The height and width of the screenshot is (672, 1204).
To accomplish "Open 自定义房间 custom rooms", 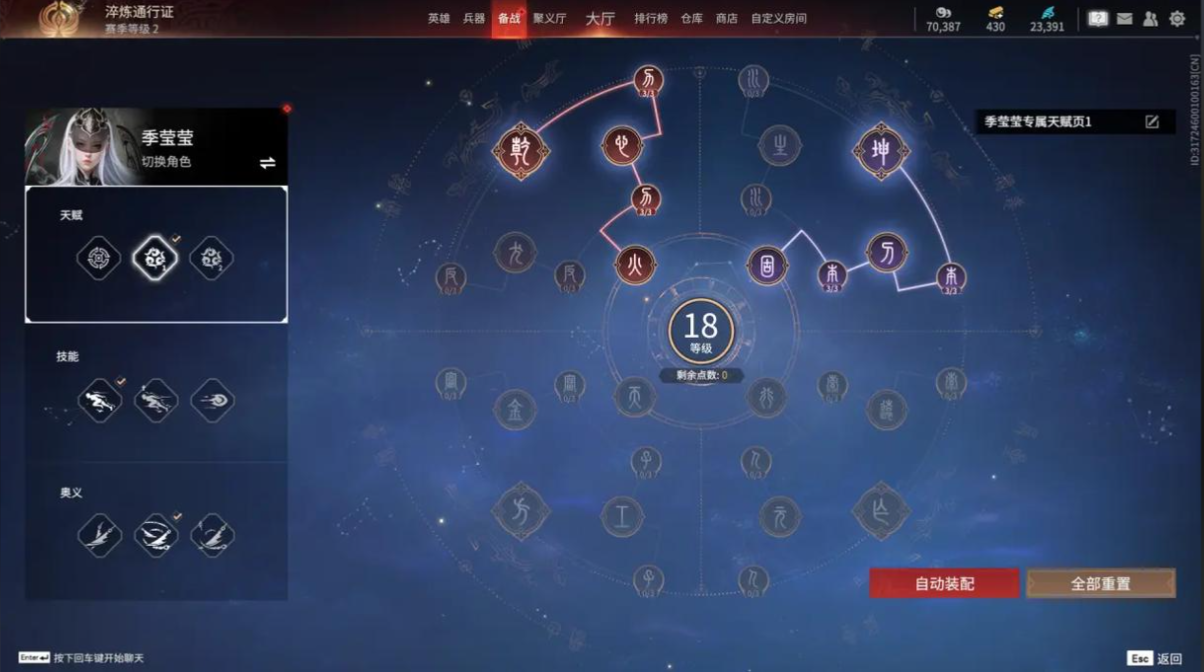I will [779, 18].
